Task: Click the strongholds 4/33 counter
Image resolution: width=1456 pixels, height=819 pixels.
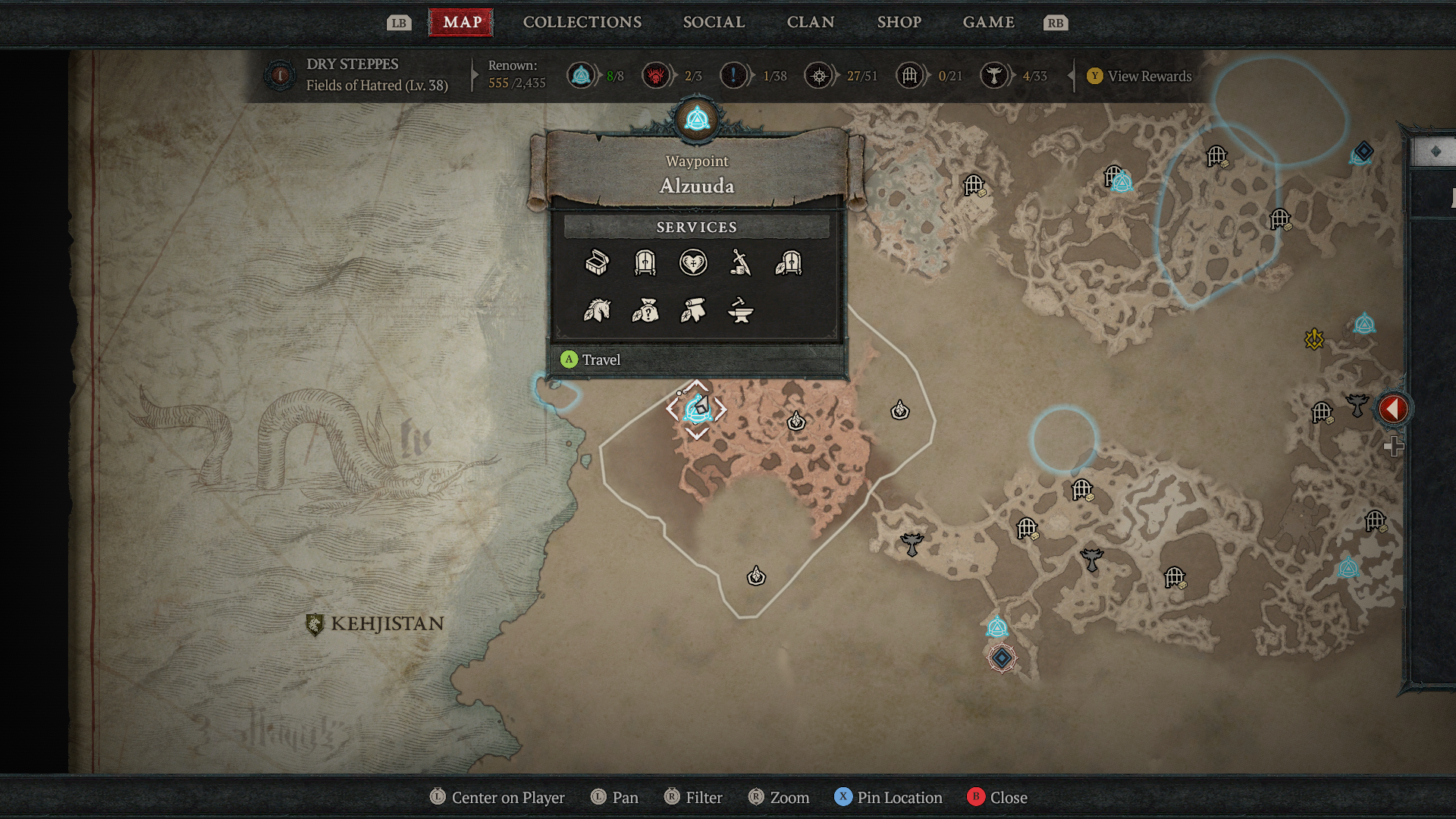Action: (1014, 76)
